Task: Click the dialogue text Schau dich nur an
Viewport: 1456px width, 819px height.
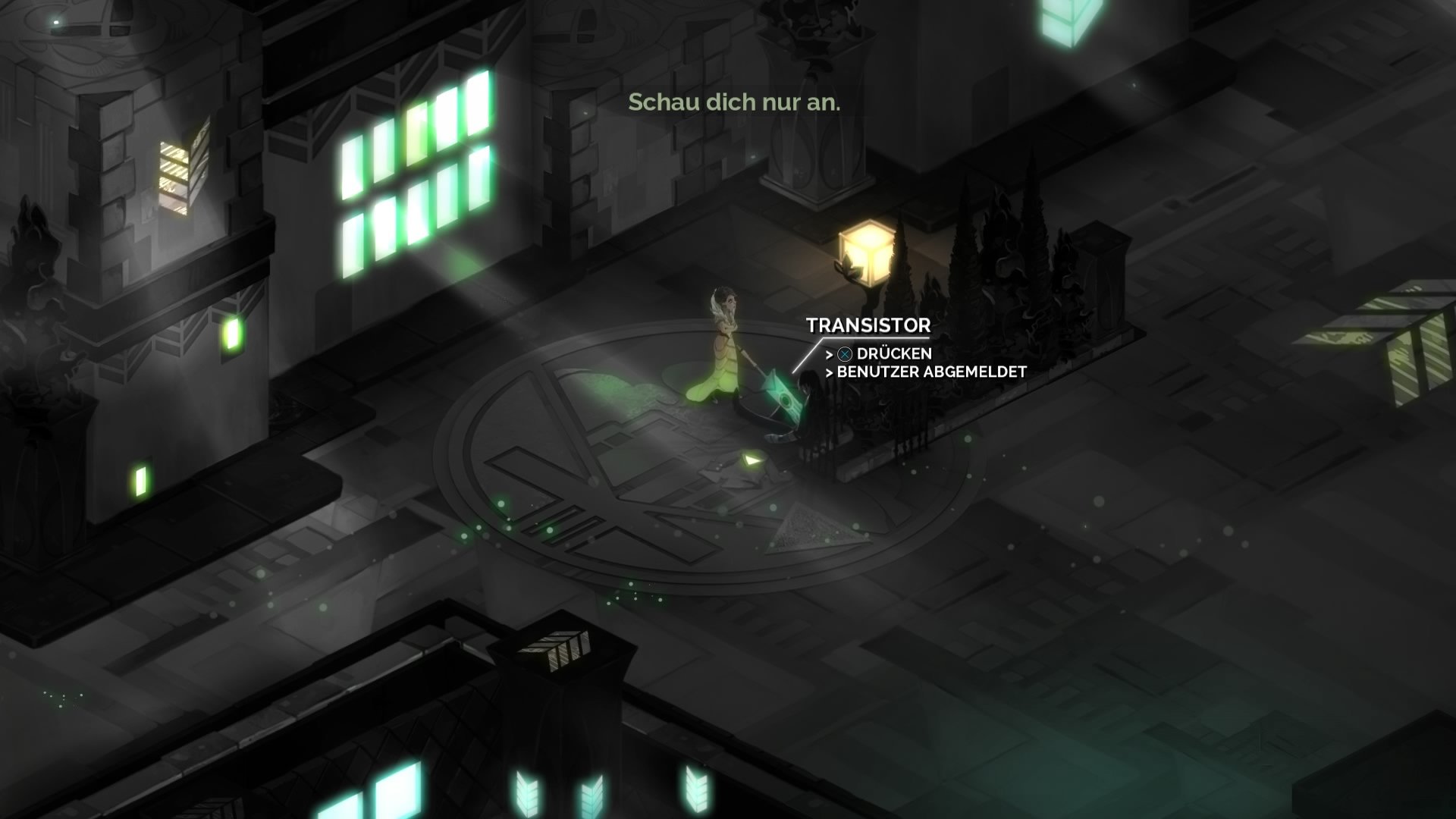Action: (734, 102)
